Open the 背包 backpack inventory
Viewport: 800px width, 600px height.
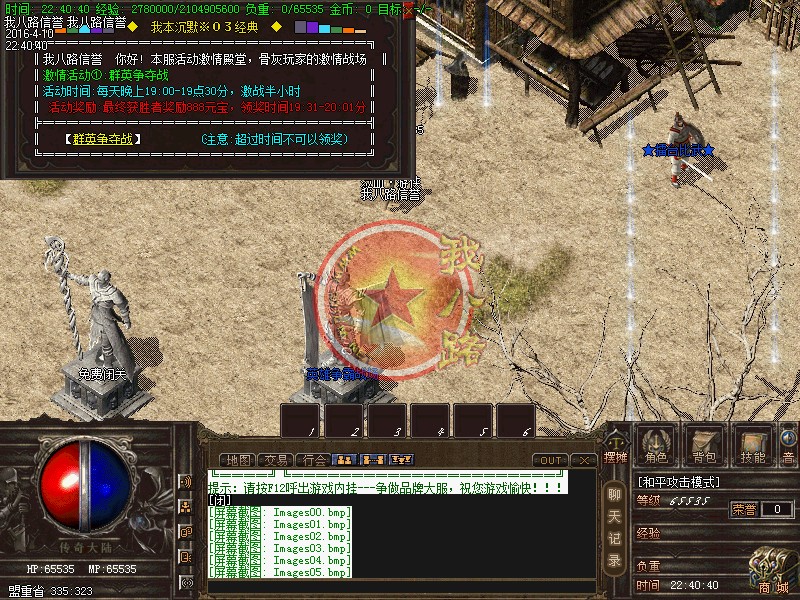pyautogui.click(x=704, y=444)
